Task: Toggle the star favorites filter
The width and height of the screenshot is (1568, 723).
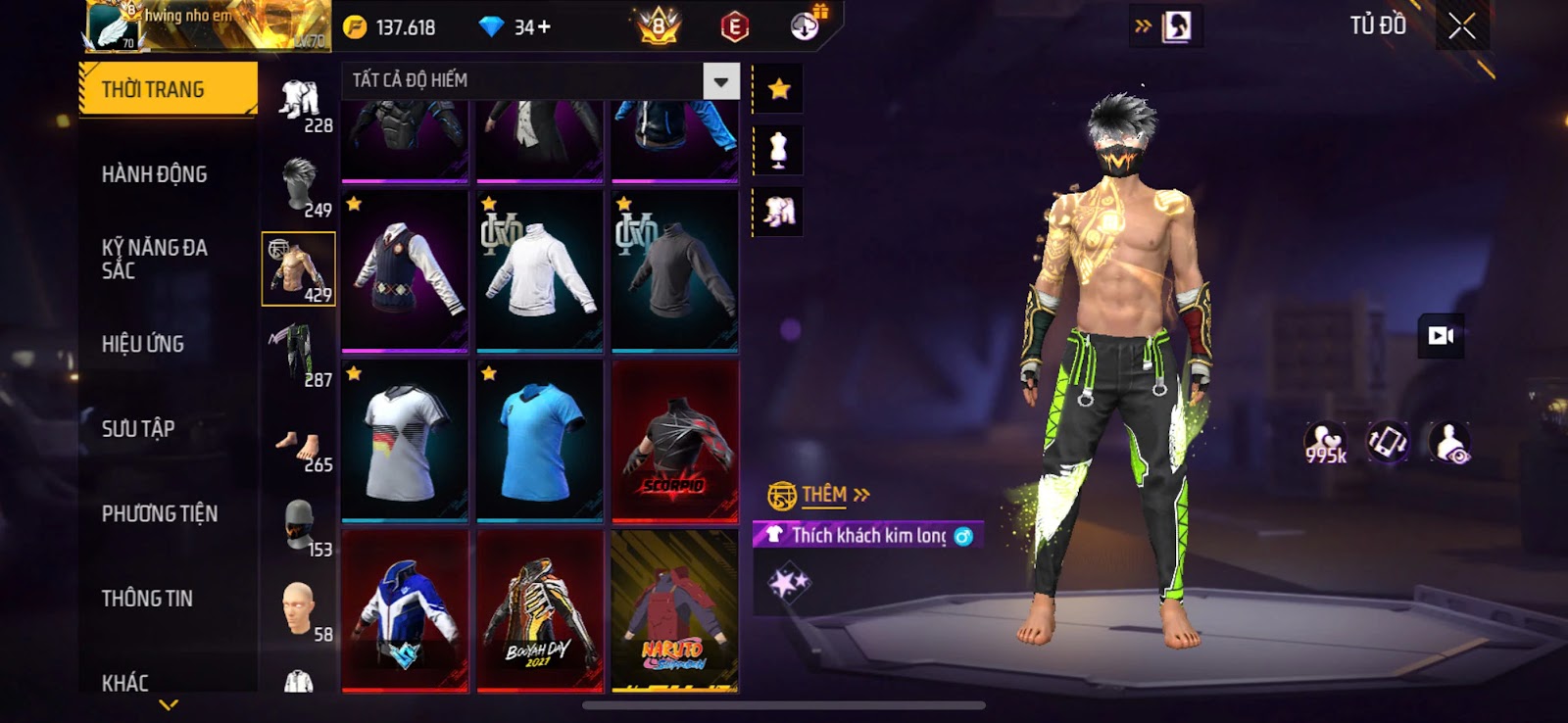Action: click(x=779, y=90)
